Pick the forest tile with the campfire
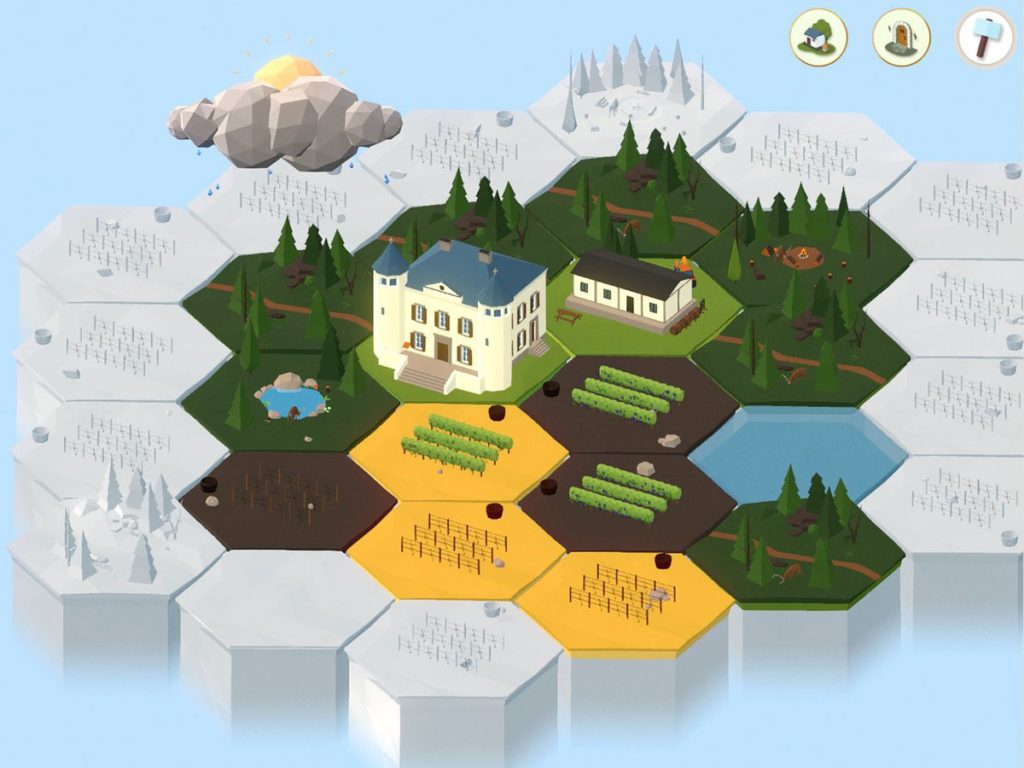This screenshot has width=1024, height=768. pyautogui.click(x=800, y=258)
